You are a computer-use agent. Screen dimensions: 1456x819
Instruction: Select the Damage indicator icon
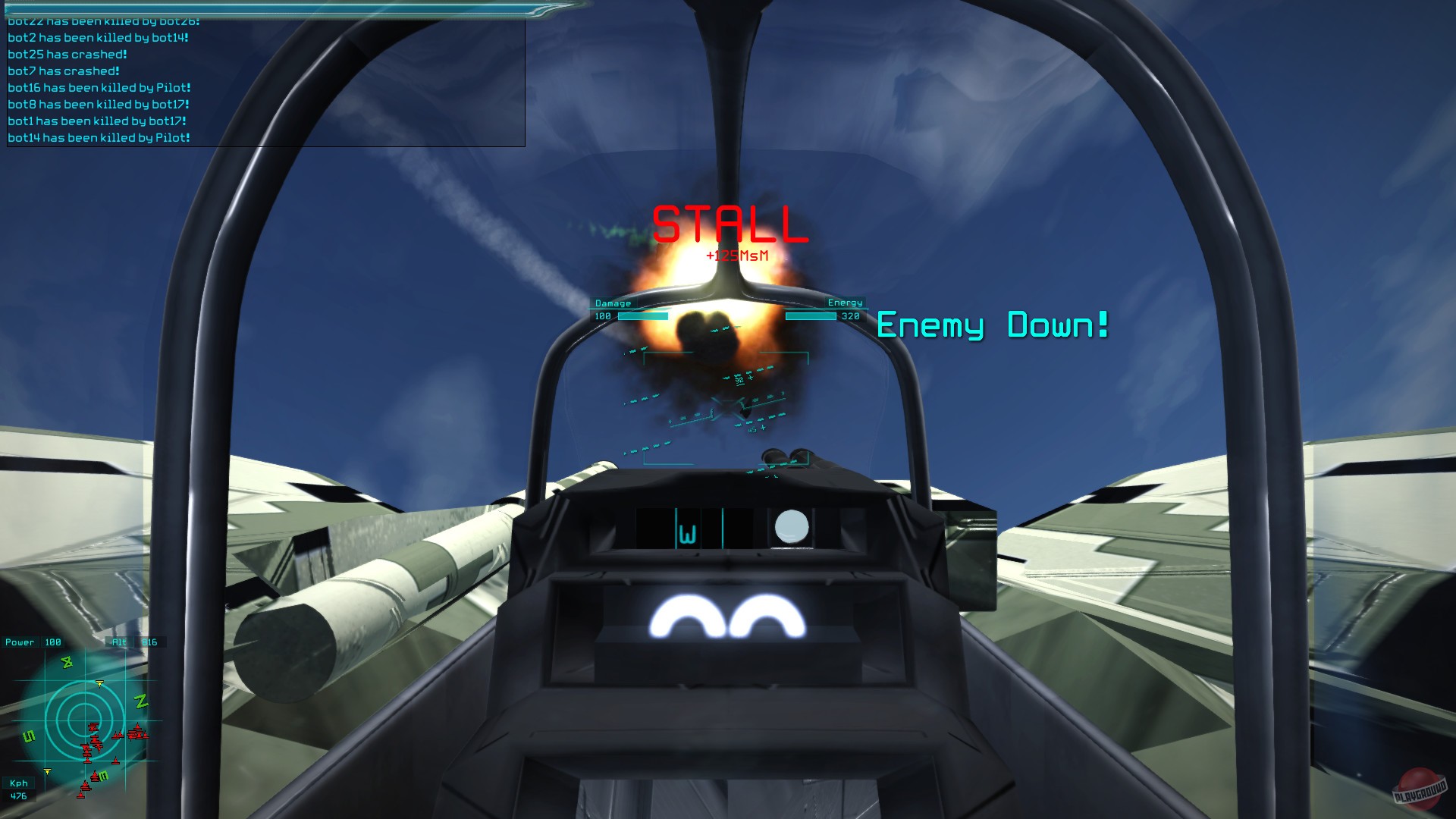coord(613,303)
